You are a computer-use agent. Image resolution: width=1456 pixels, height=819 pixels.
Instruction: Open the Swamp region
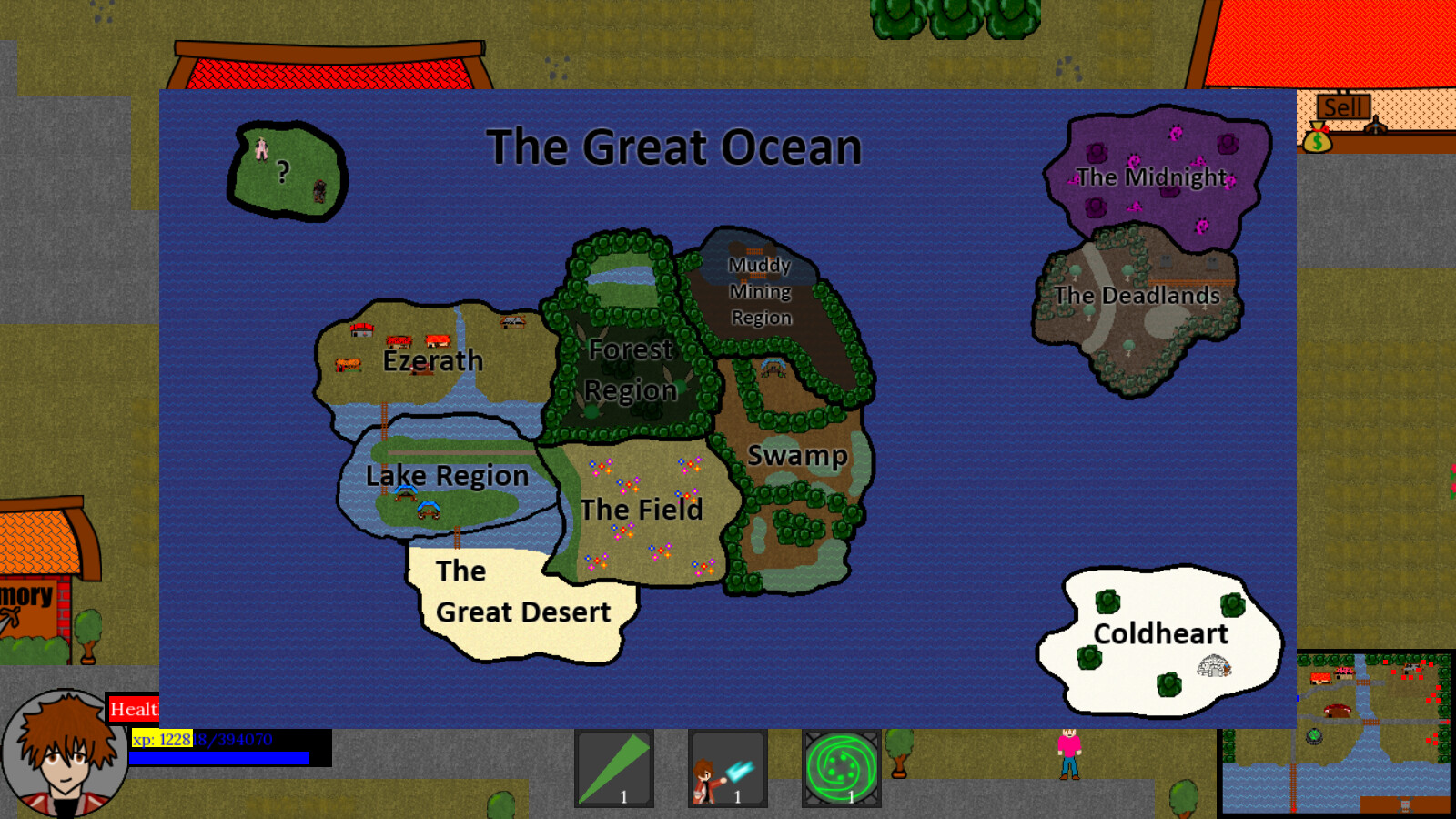point(798,455)
